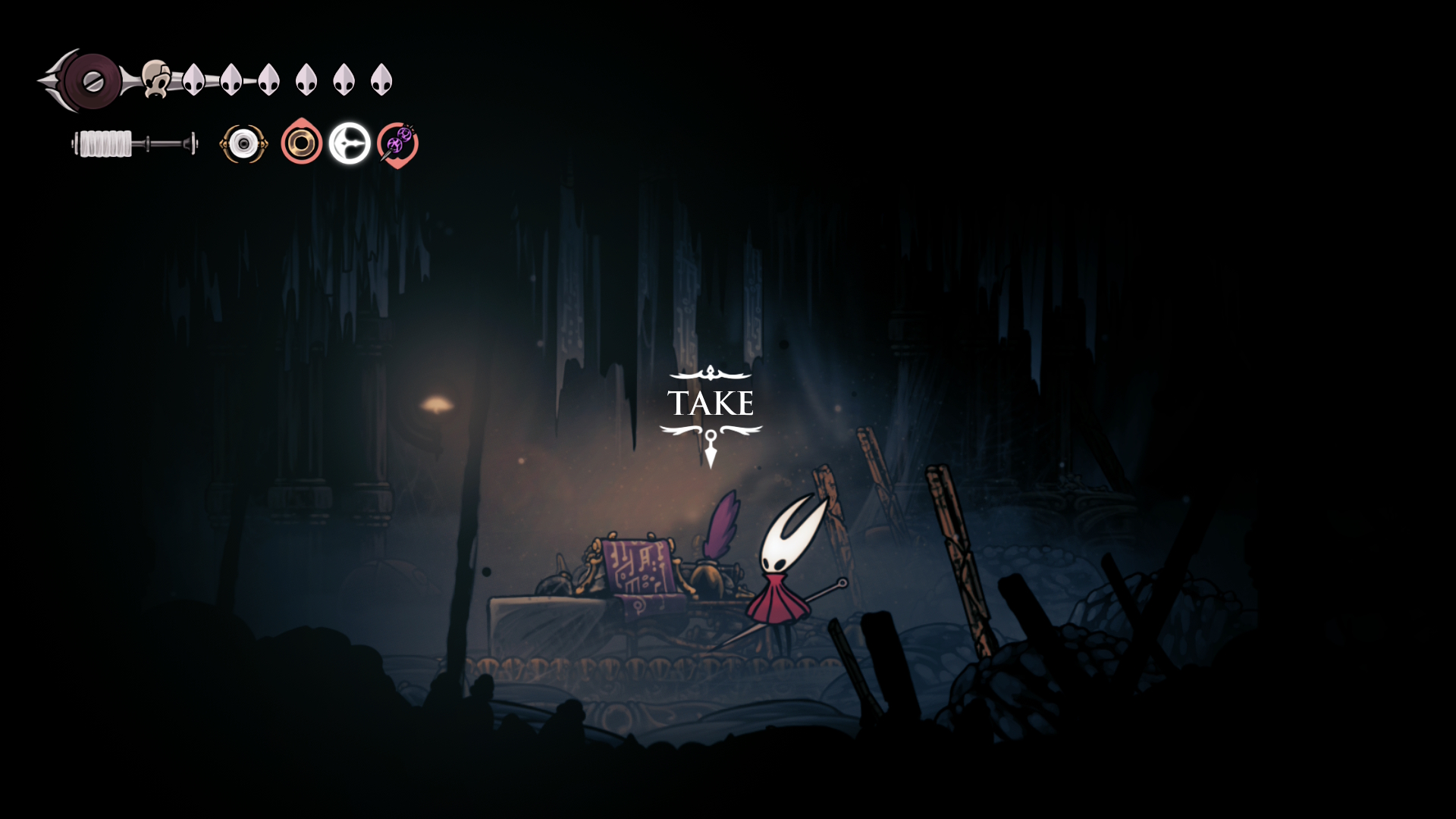Click the fourth tool slot highlighted in red
Viewport: 1456px width, 819px height.
point(398,143)
